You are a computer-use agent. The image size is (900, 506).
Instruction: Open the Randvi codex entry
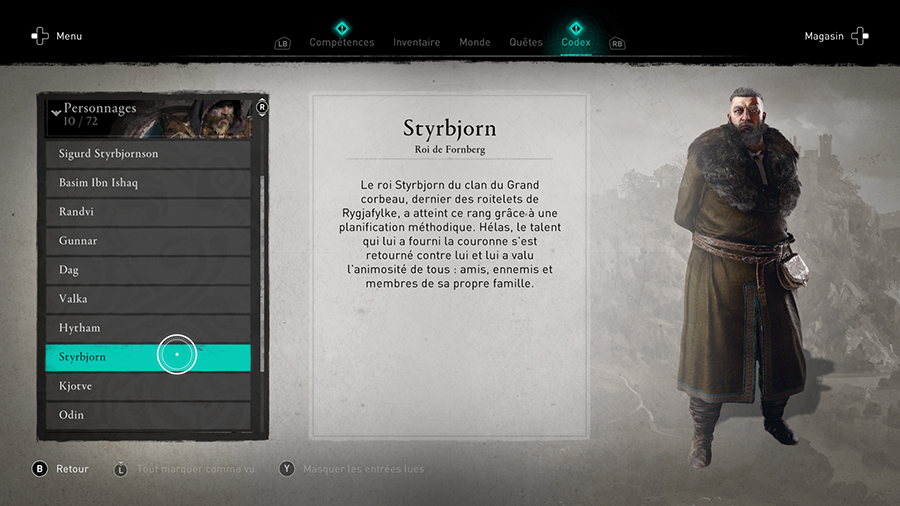click(148, 212)
